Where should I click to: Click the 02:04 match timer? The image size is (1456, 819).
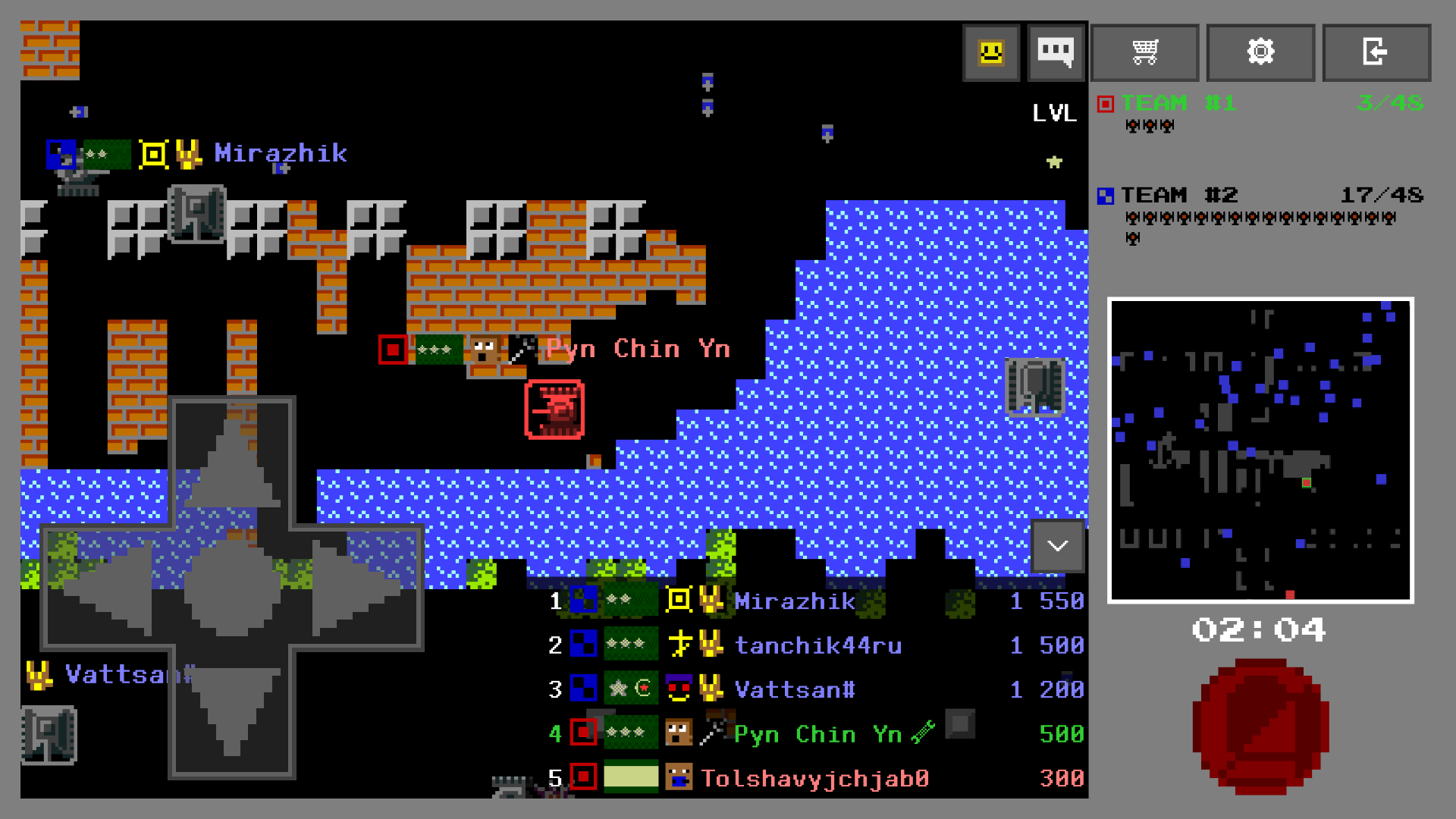pos(1259,628)
